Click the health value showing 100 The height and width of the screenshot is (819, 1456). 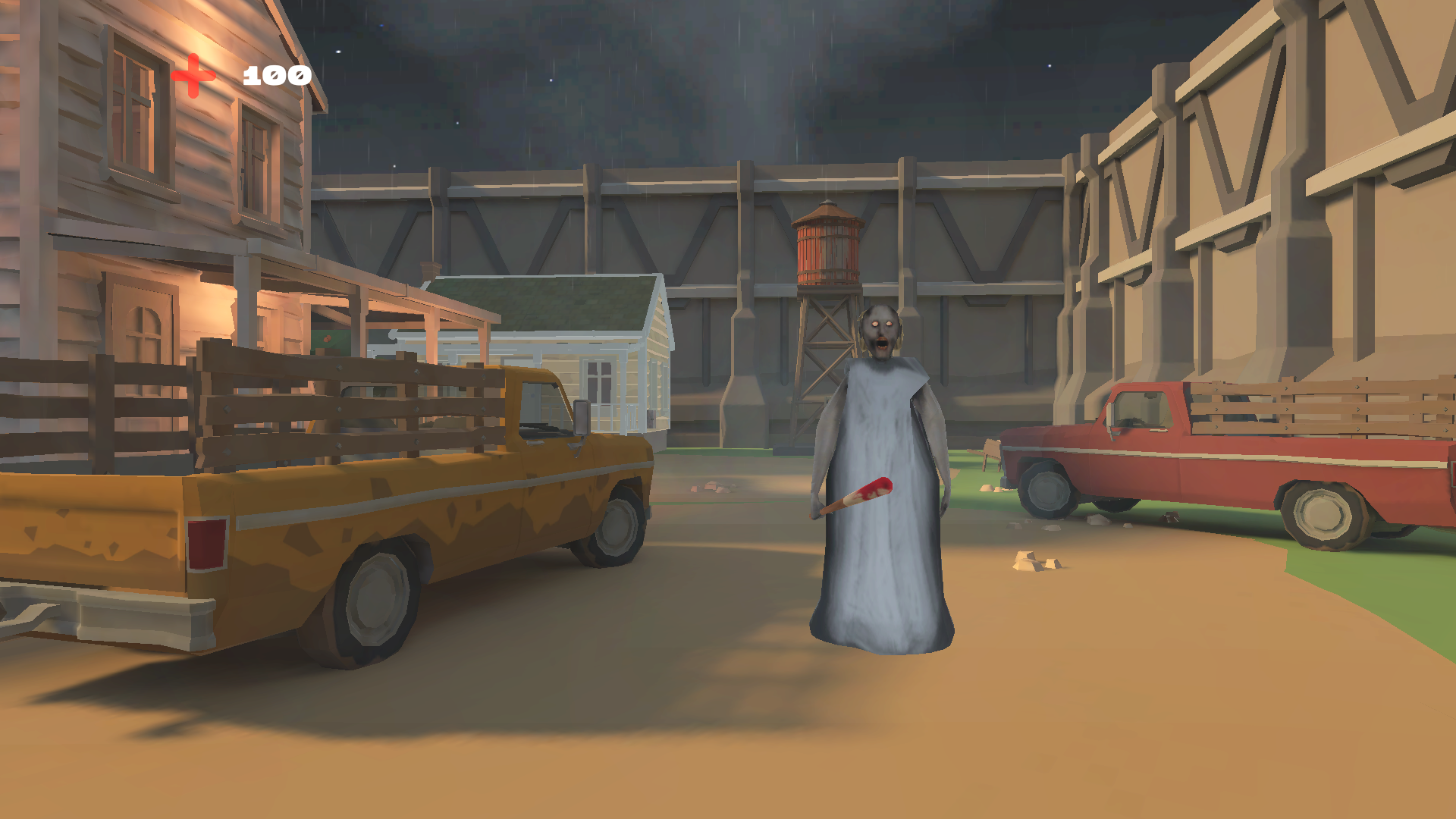point(275,74)
